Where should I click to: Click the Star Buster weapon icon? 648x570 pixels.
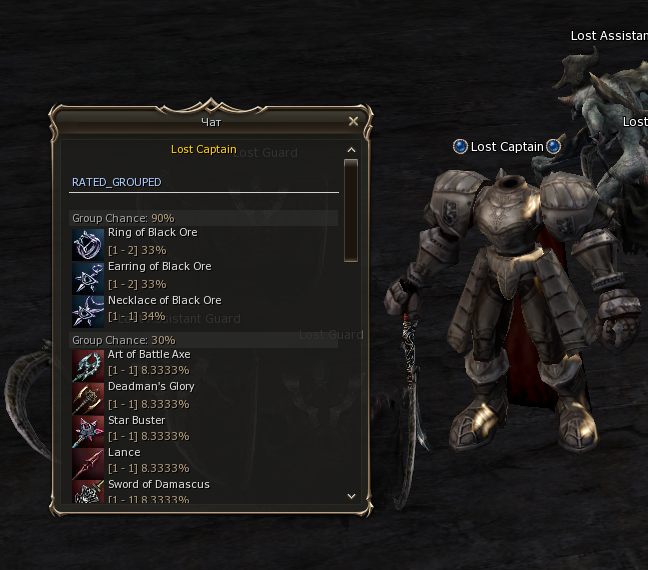(x=88, y=431)
